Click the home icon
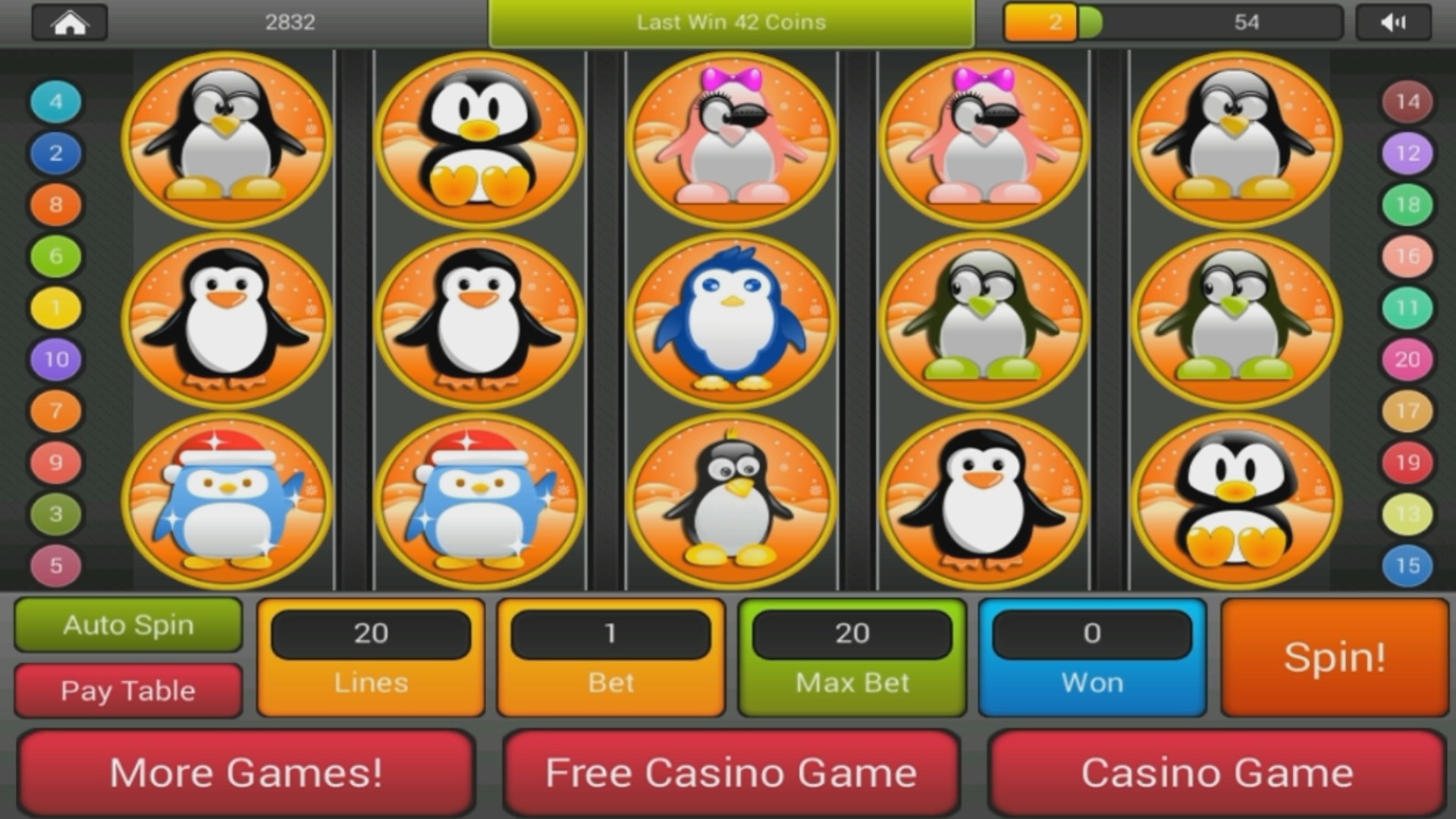 68,21
